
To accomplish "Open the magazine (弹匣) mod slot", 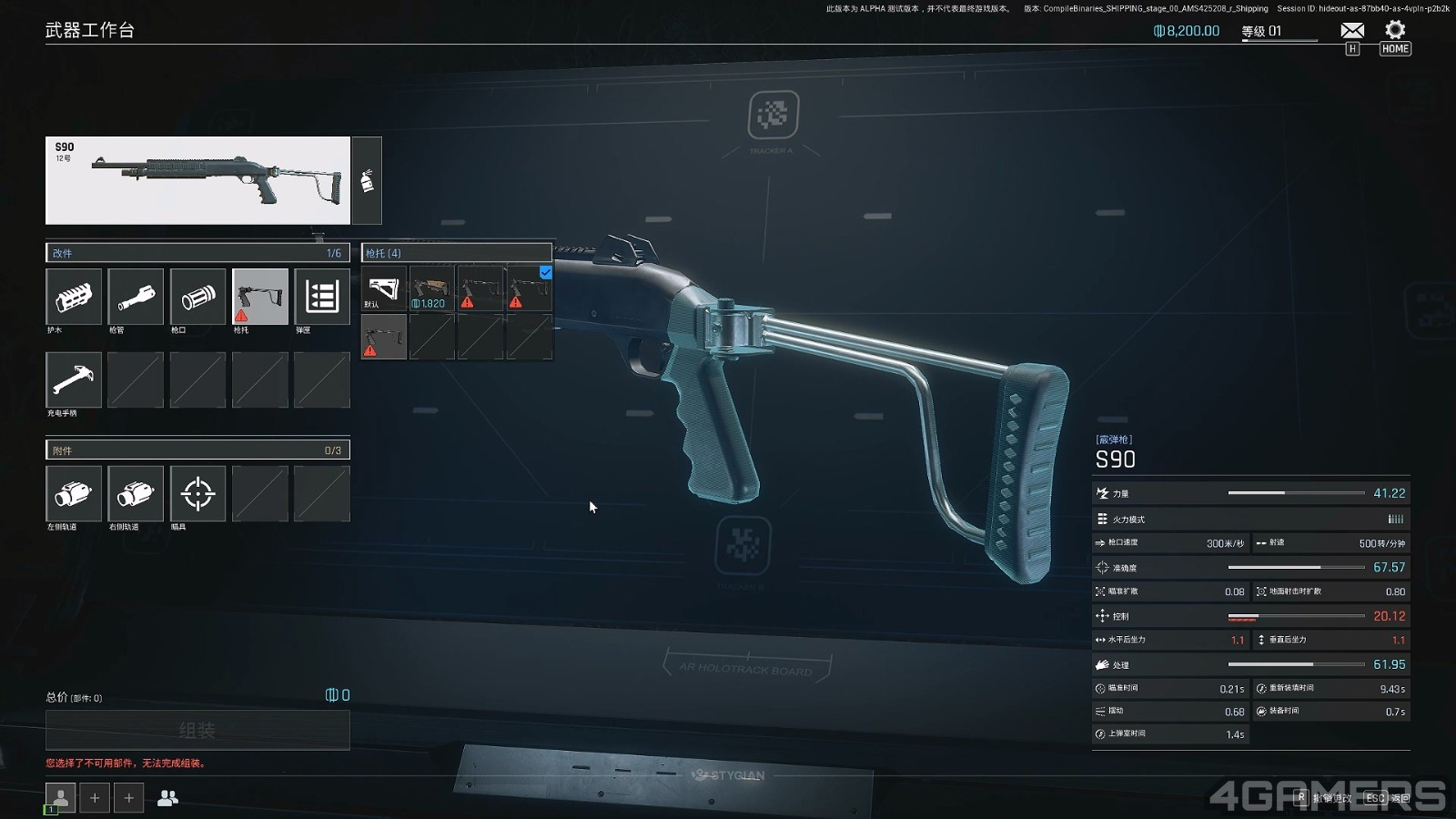I will pyautogui.click(x=321, y=297).
